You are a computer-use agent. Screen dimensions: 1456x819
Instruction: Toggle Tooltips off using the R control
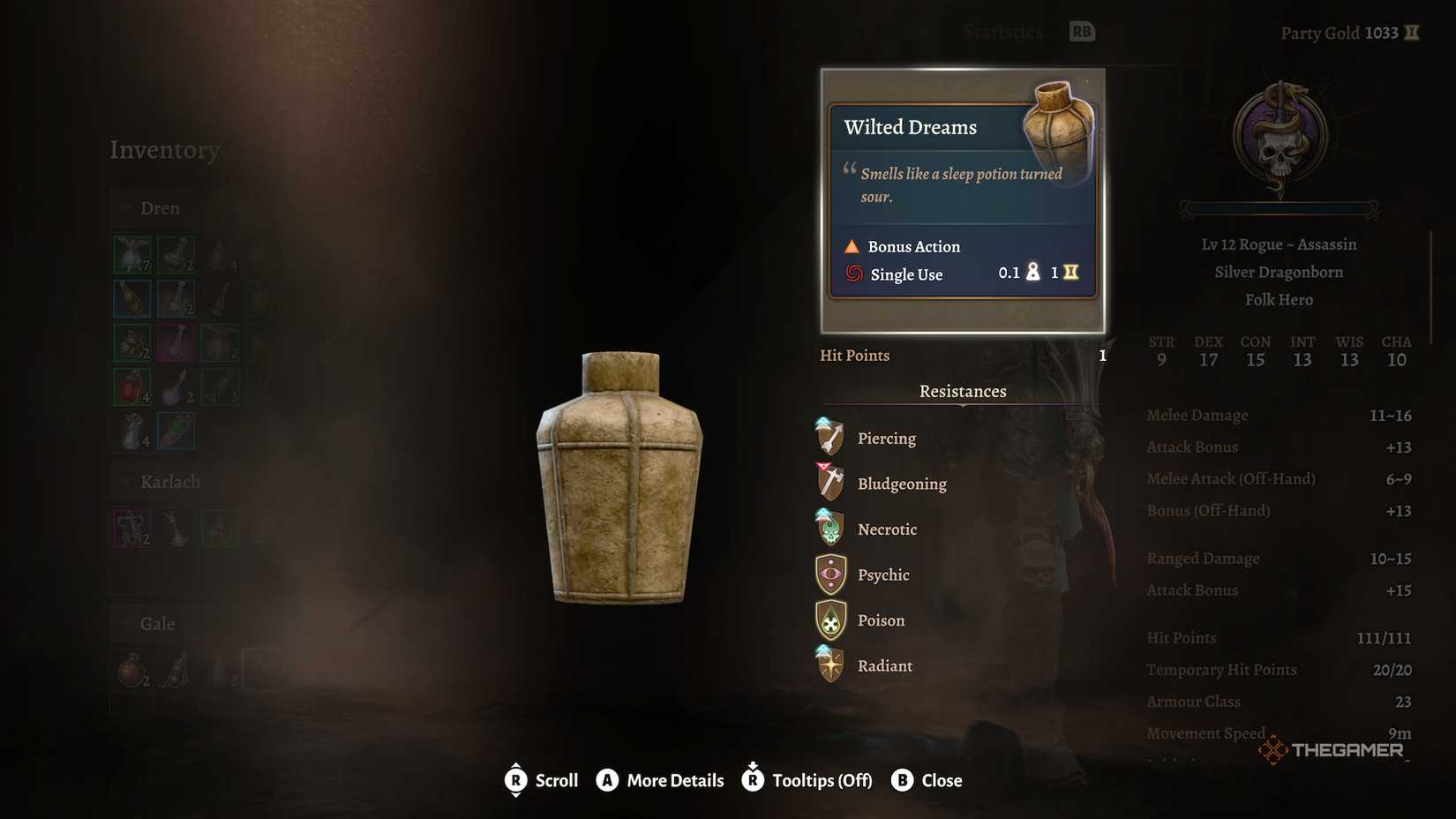(753, 780)
